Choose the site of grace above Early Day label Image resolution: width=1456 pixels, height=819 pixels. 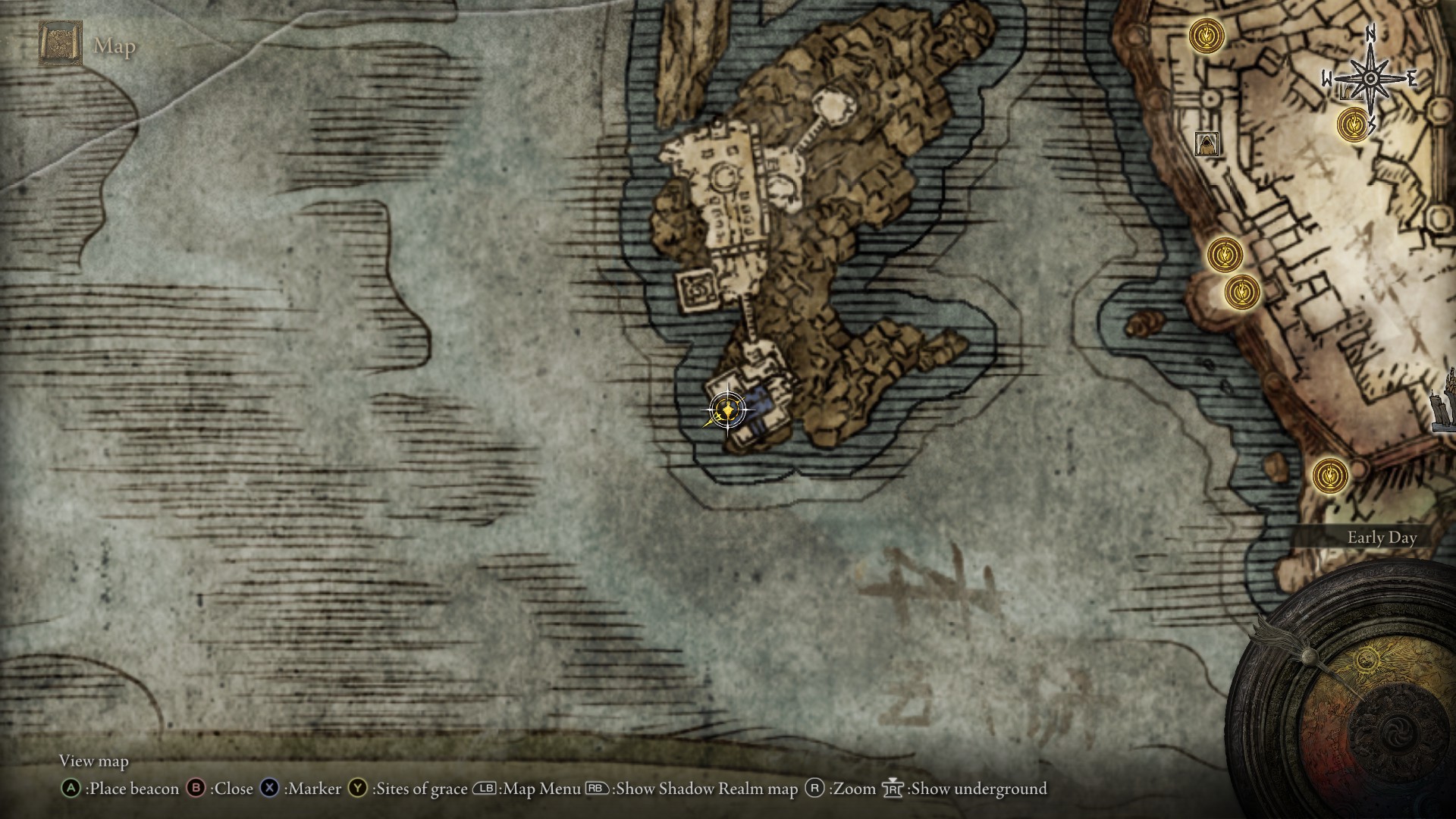pos(1330,475)
